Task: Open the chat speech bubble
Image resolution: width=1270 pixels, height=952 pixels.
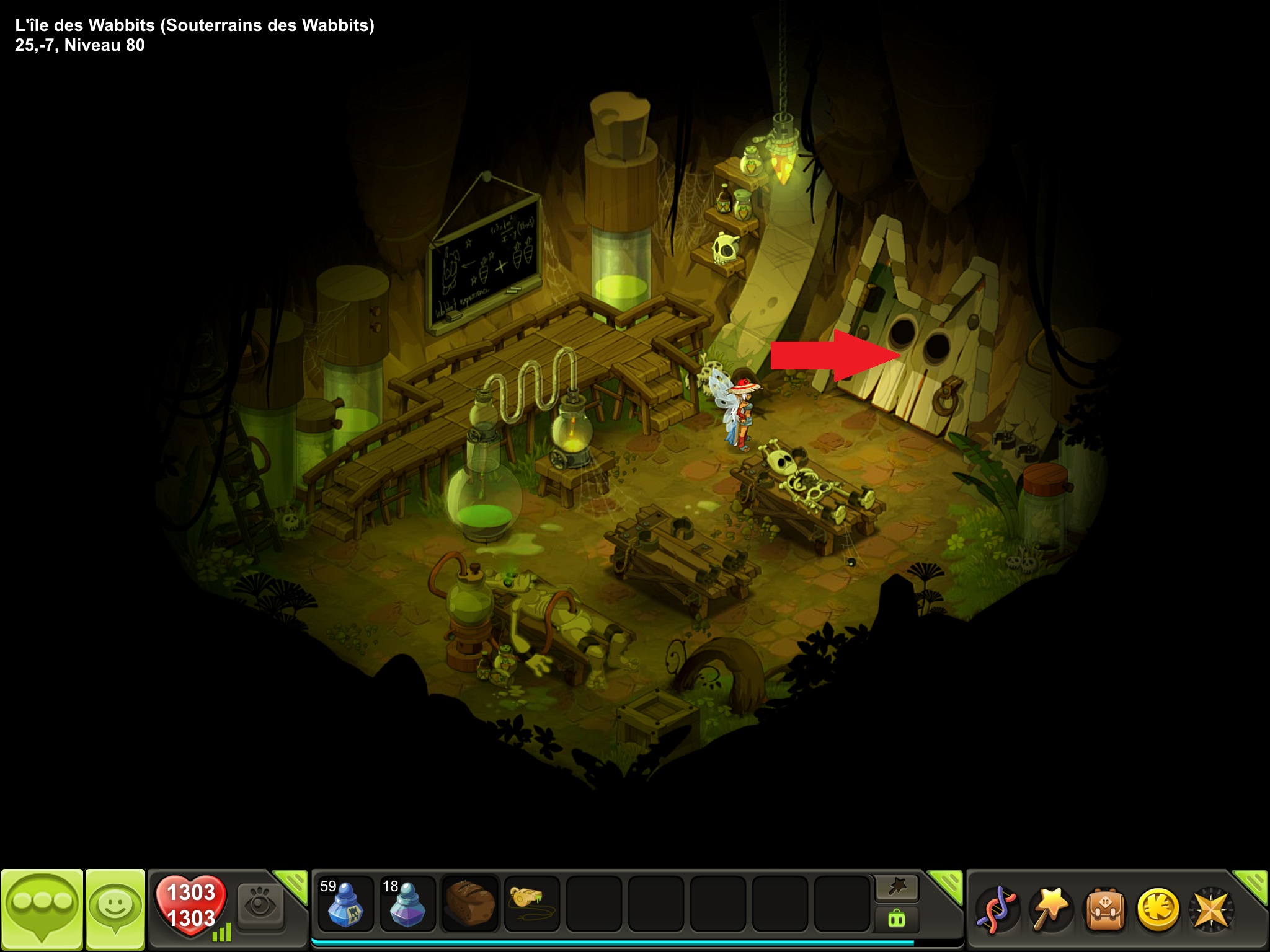Action: 42,909
